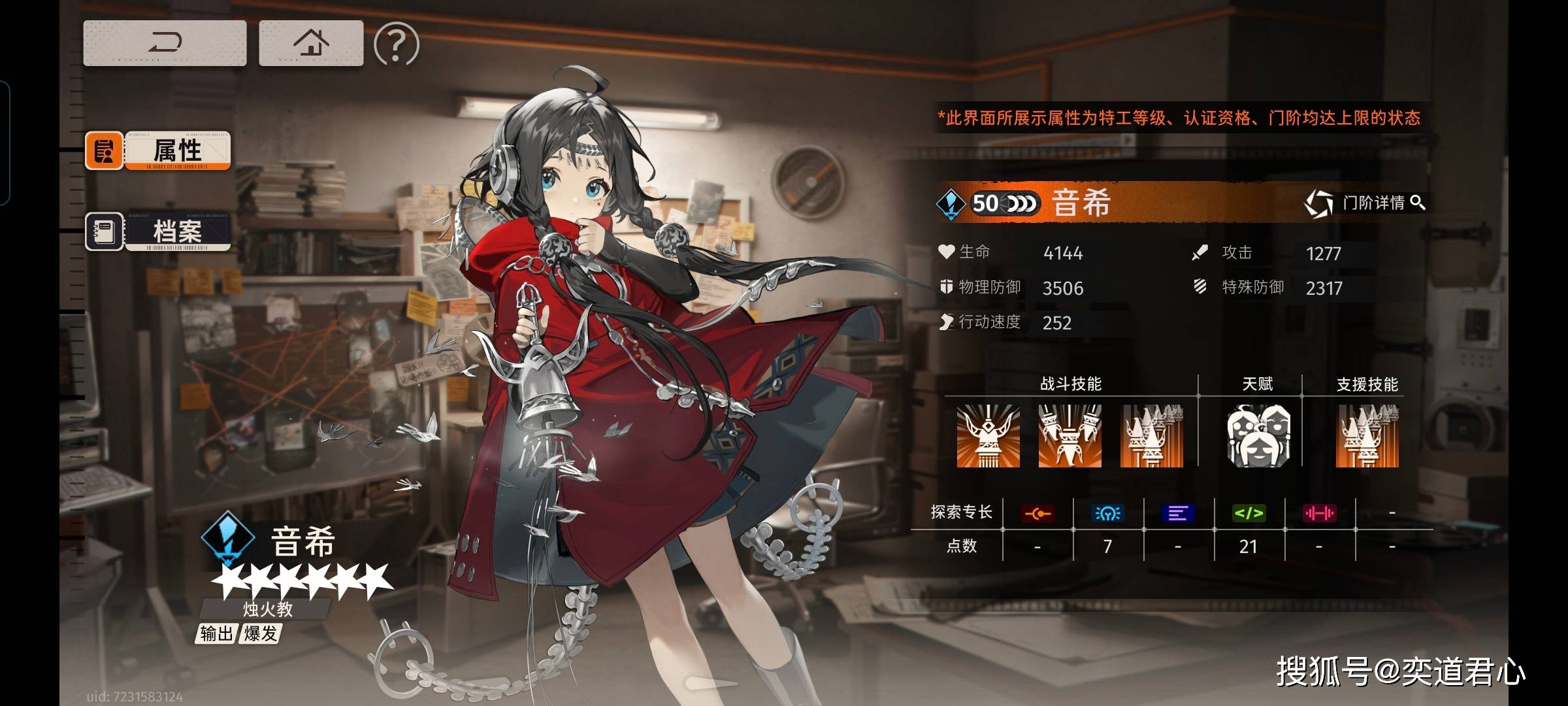
Task: Show 门阶详情 details
Action: (1365, 203)
